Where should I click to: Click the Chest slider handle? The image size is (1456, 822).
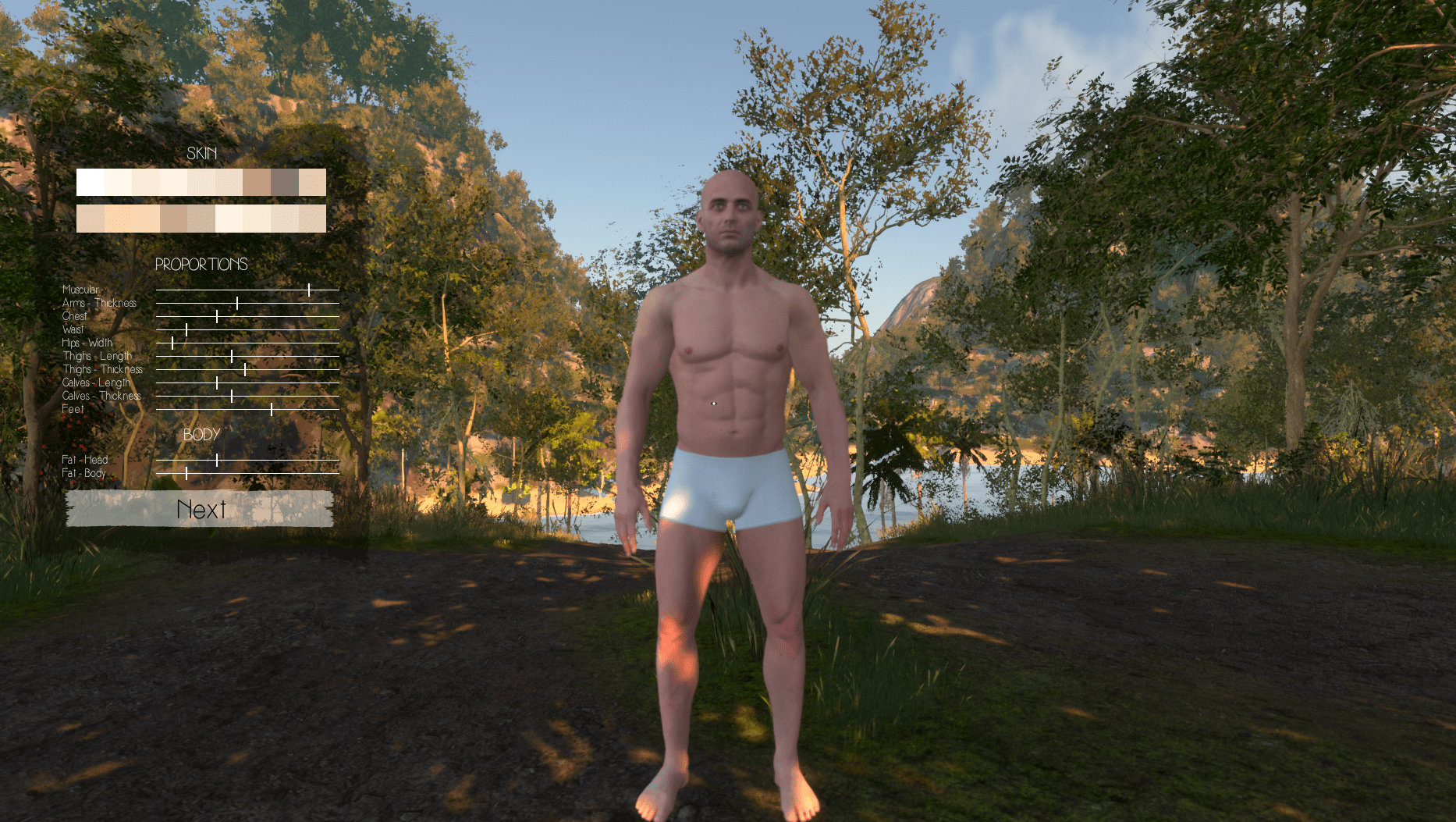click(x=217, y=317)
